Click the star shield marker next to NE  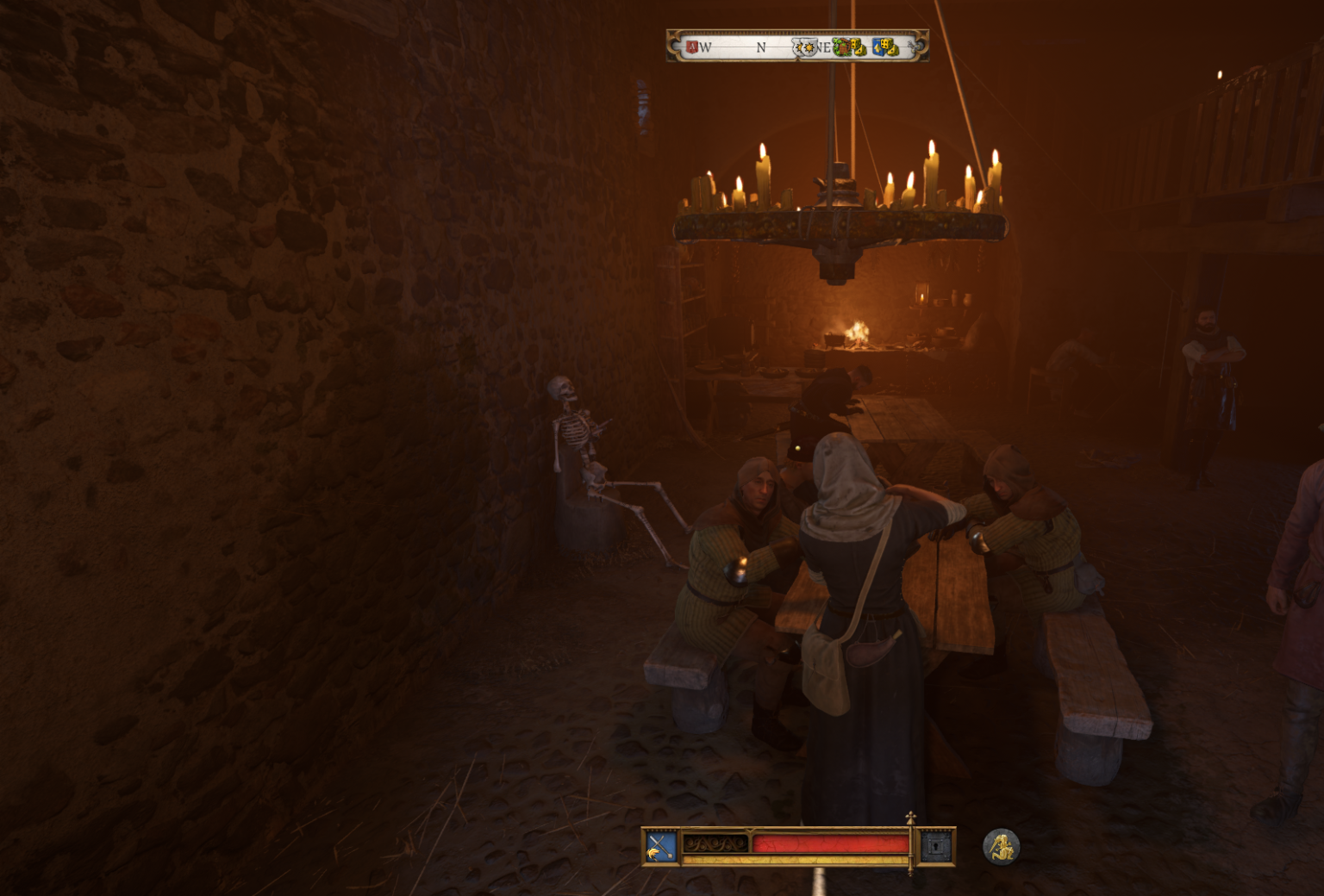(811, 48)
